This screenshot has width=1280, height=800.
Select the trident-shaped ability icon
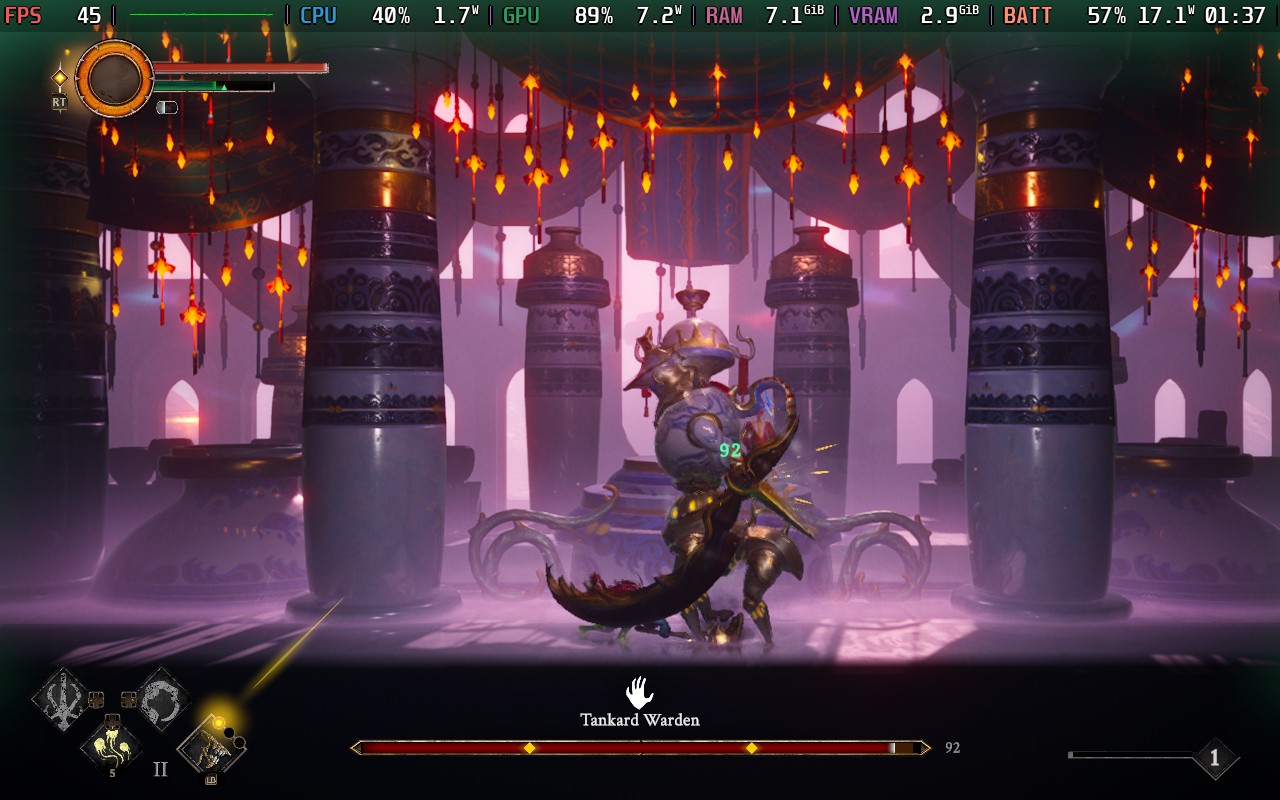[62, 698]
